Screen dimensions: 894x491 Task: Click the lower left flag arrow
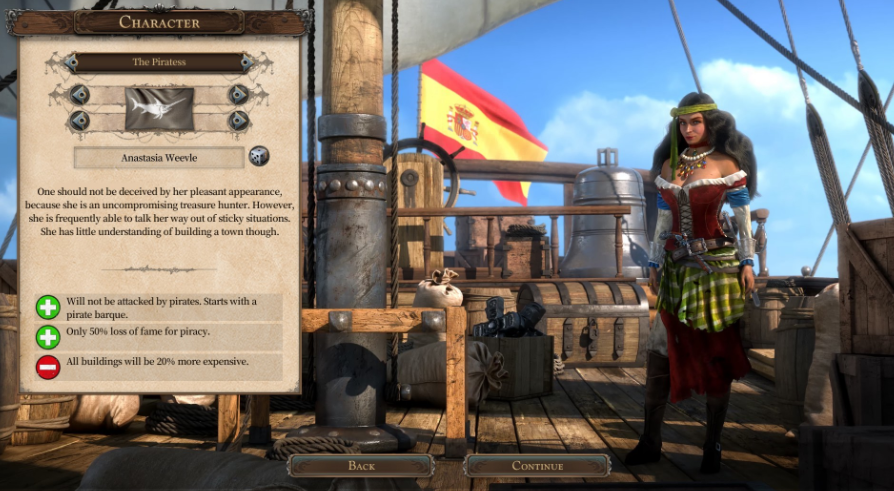click(x=80, y=121)
